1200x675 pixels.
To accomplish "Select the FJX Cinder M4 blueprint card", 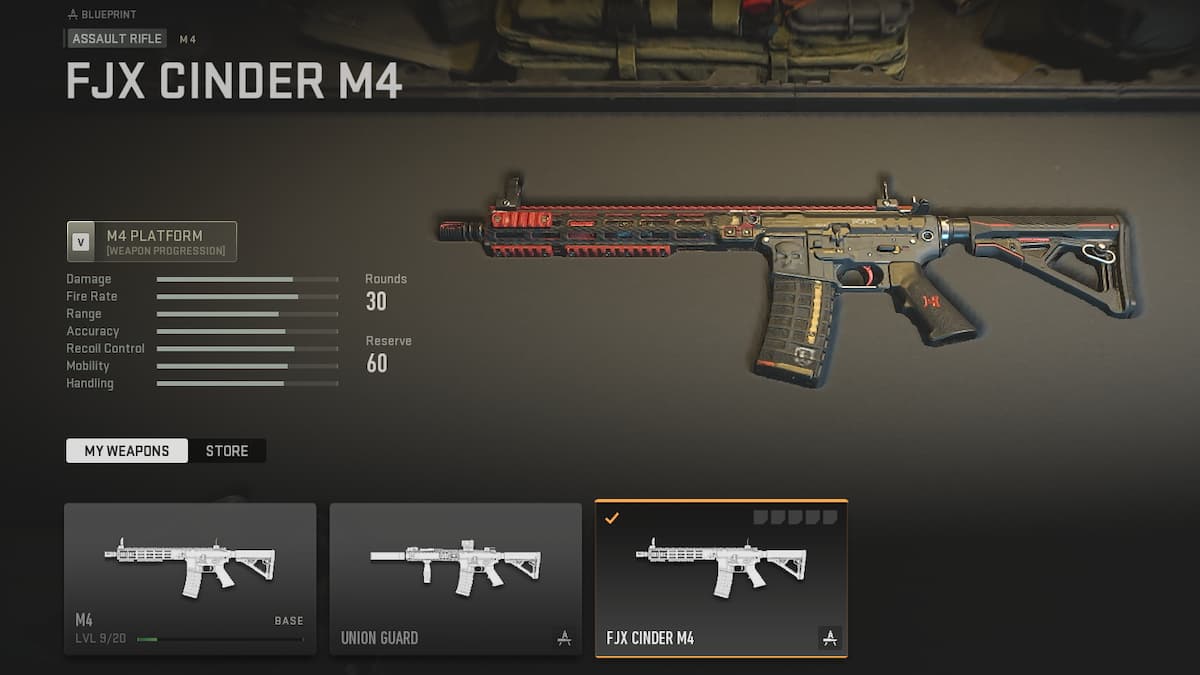I will [x=721, y=579].
